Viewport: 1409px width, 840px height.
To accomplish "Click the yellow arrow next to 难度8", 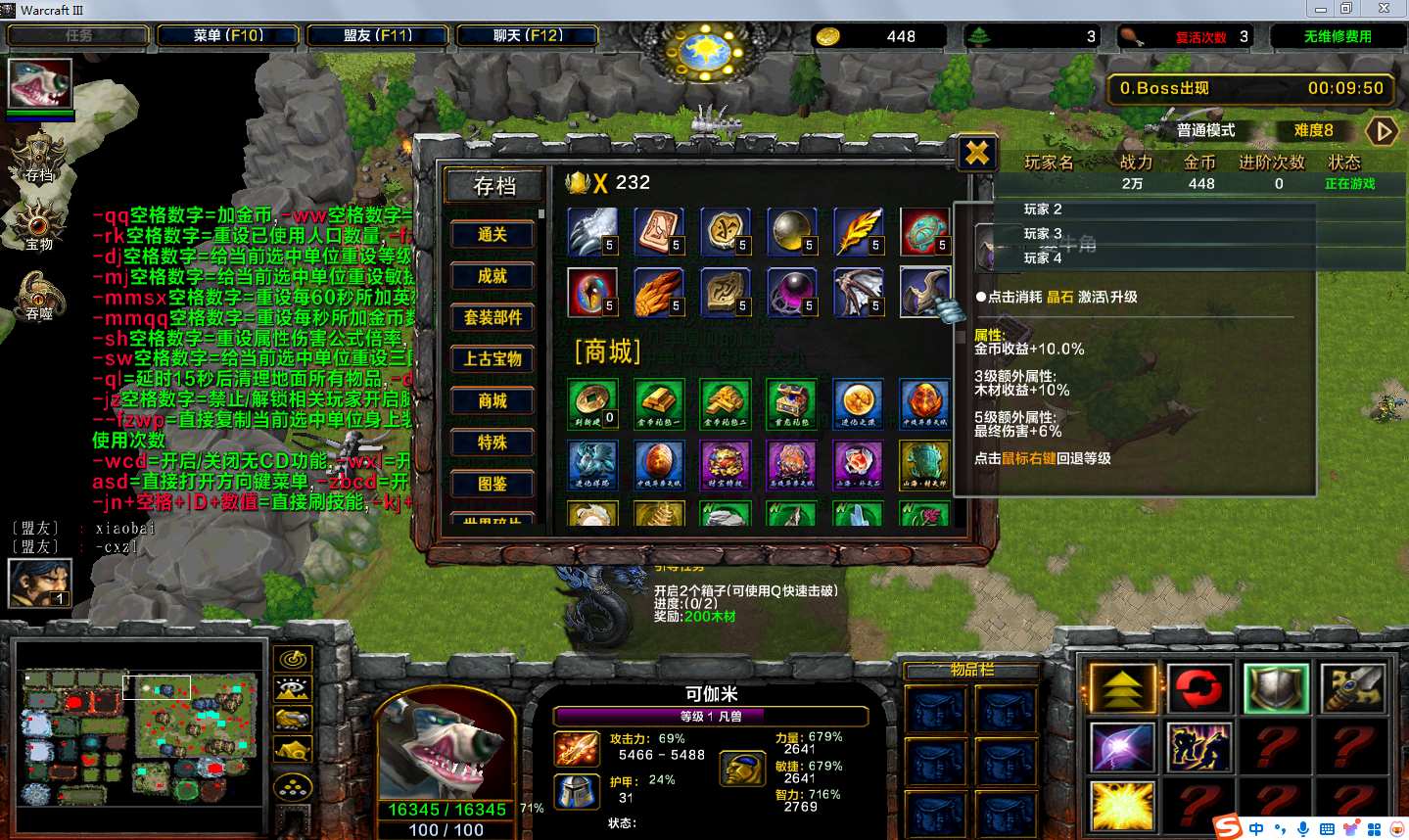I will (1382, 130).
